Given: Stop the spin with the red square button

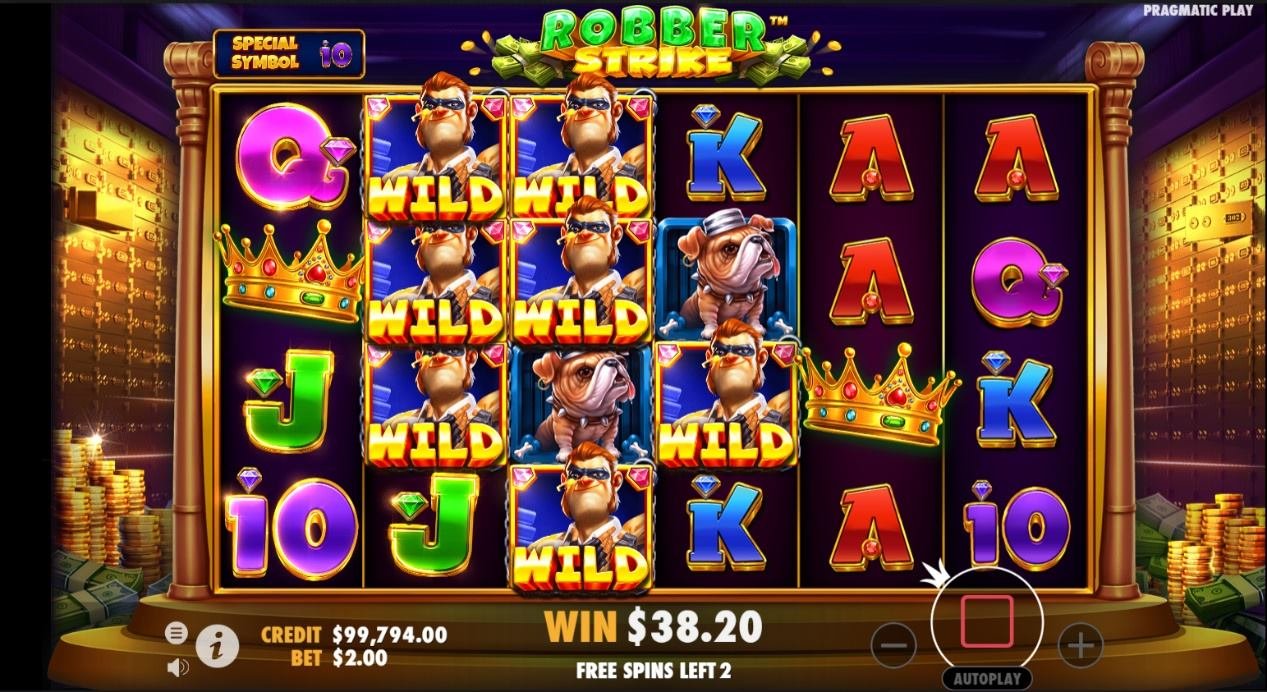Looking at the screenshot, I should coord(986,622).
